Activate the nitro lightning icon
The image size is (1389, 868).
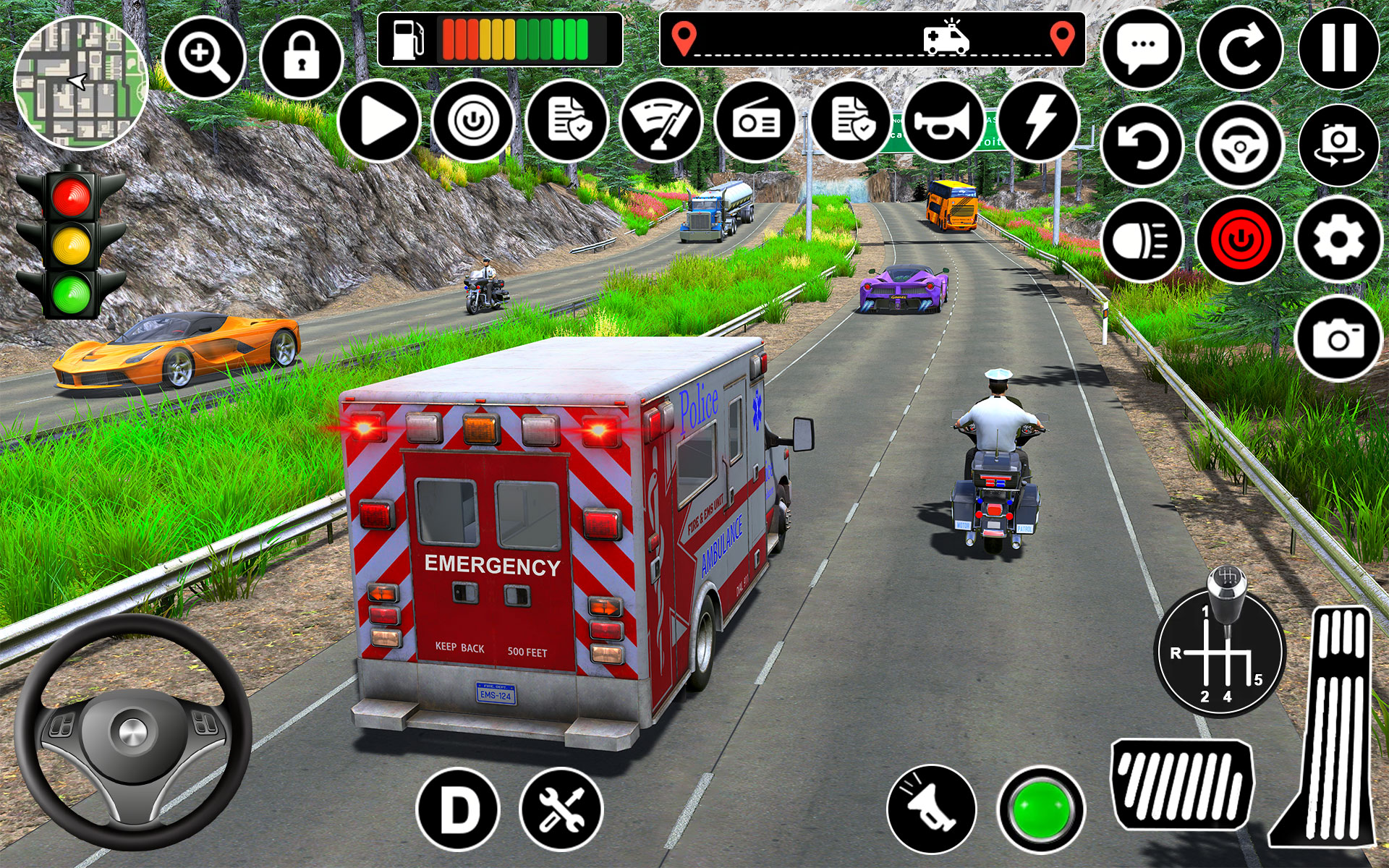1040,122
